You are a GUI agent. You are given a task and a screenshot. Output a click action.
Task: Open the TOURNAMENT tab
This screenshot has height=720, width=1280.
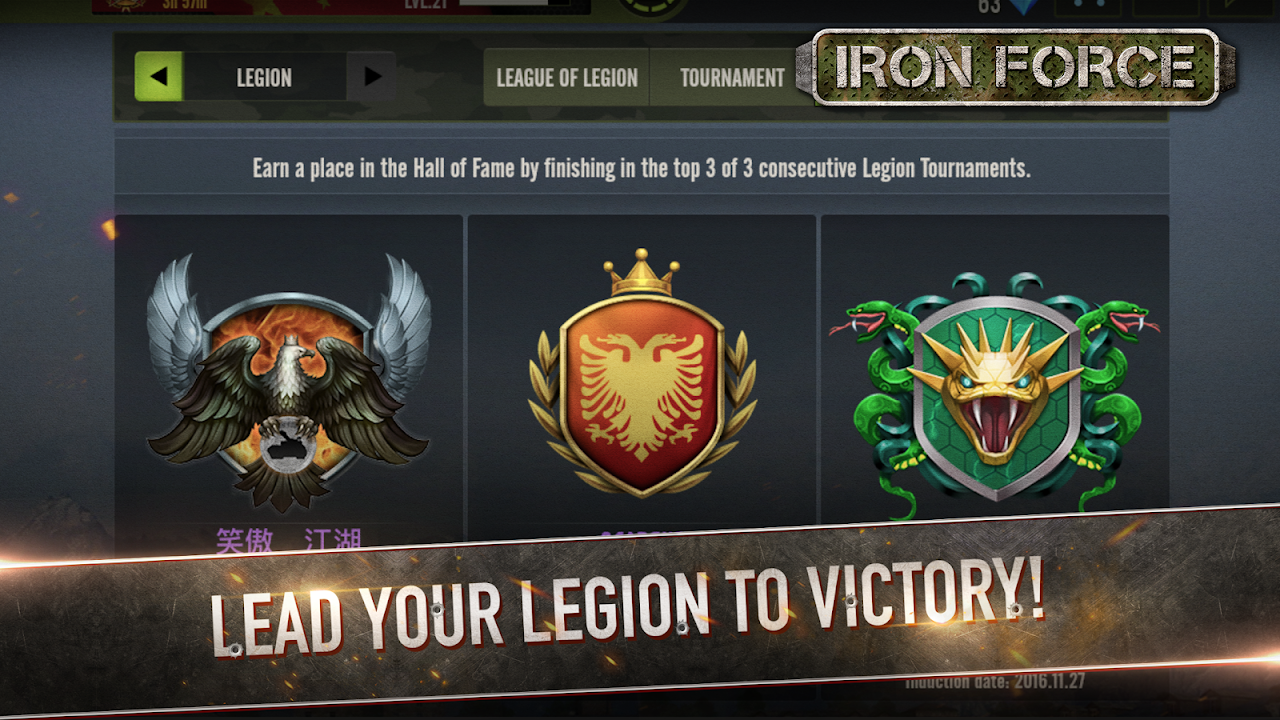(x=732, y=75)
